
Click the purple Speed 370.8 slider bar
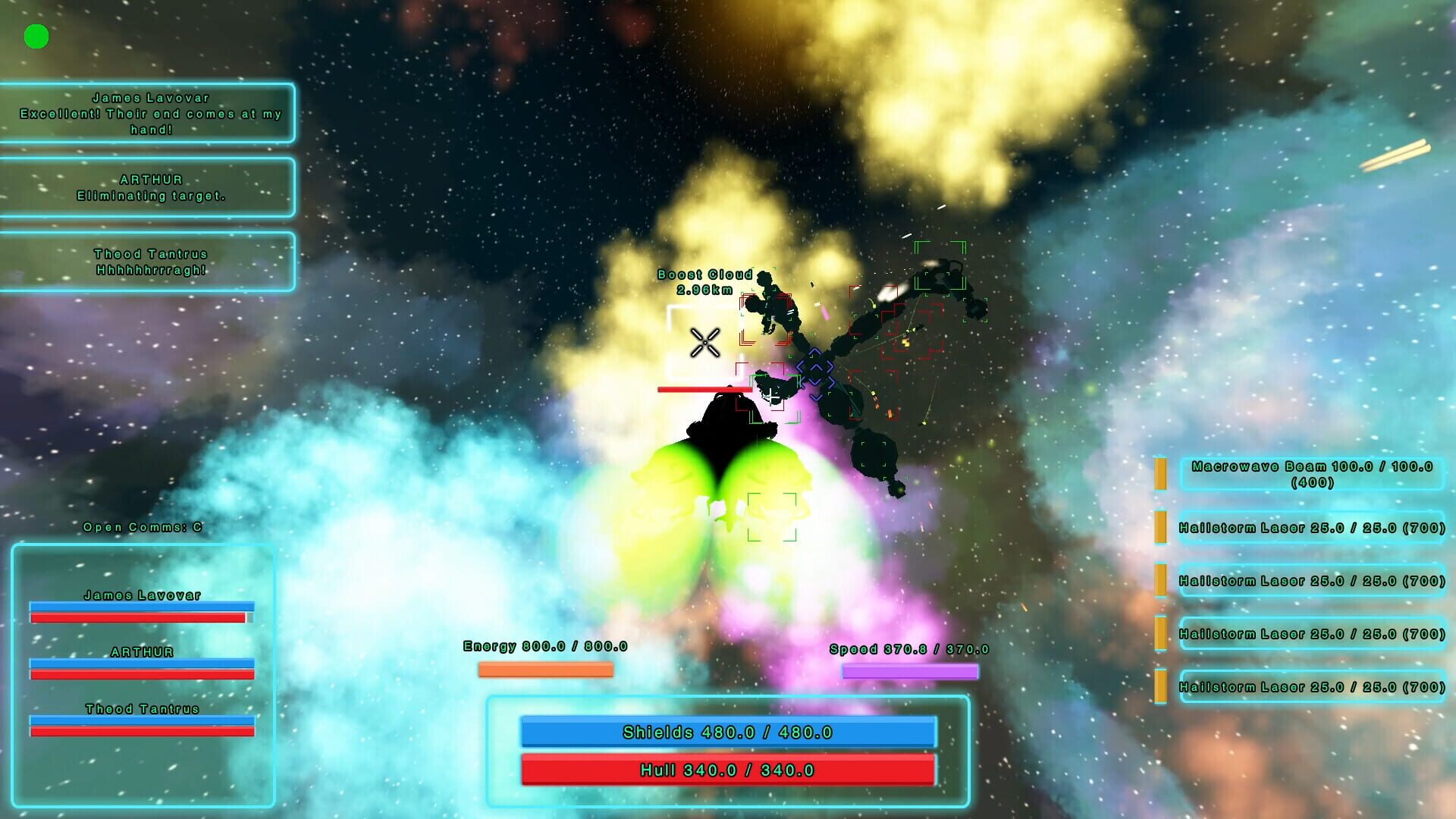[x=908, y=671]
